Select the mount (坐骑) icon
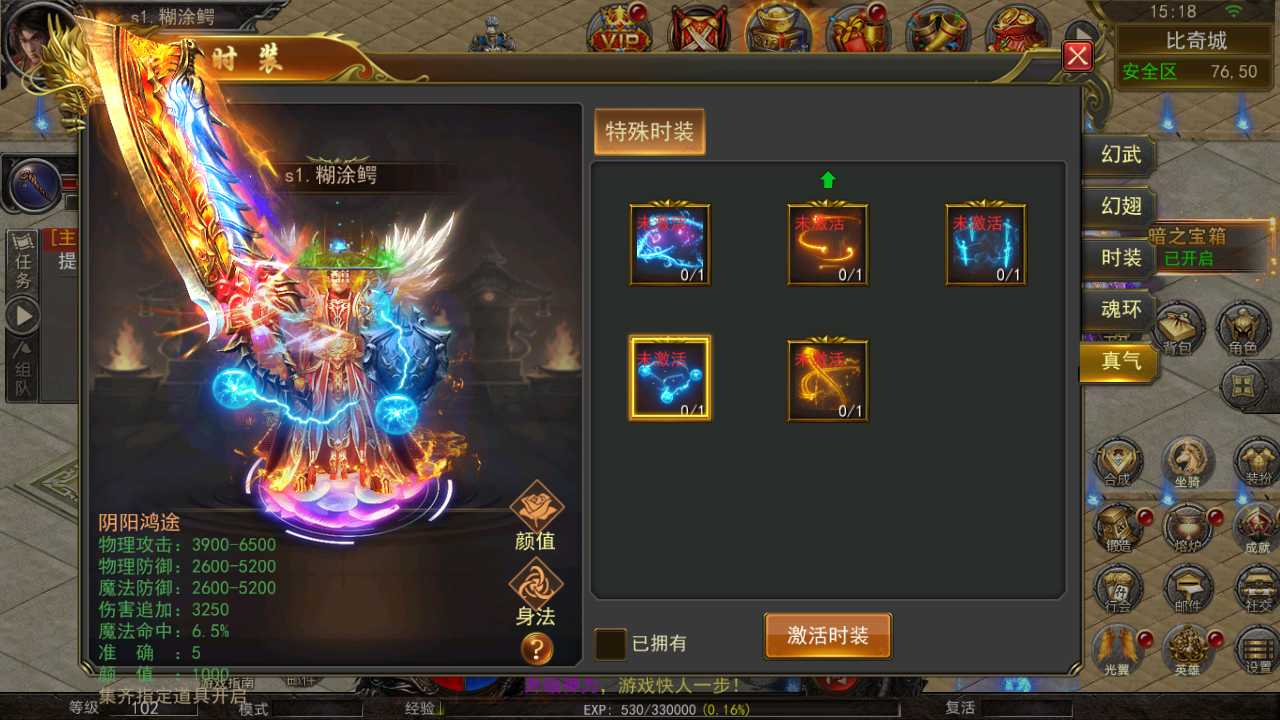The width and height of the screenshot is (1280, 720). (1188, 462)
